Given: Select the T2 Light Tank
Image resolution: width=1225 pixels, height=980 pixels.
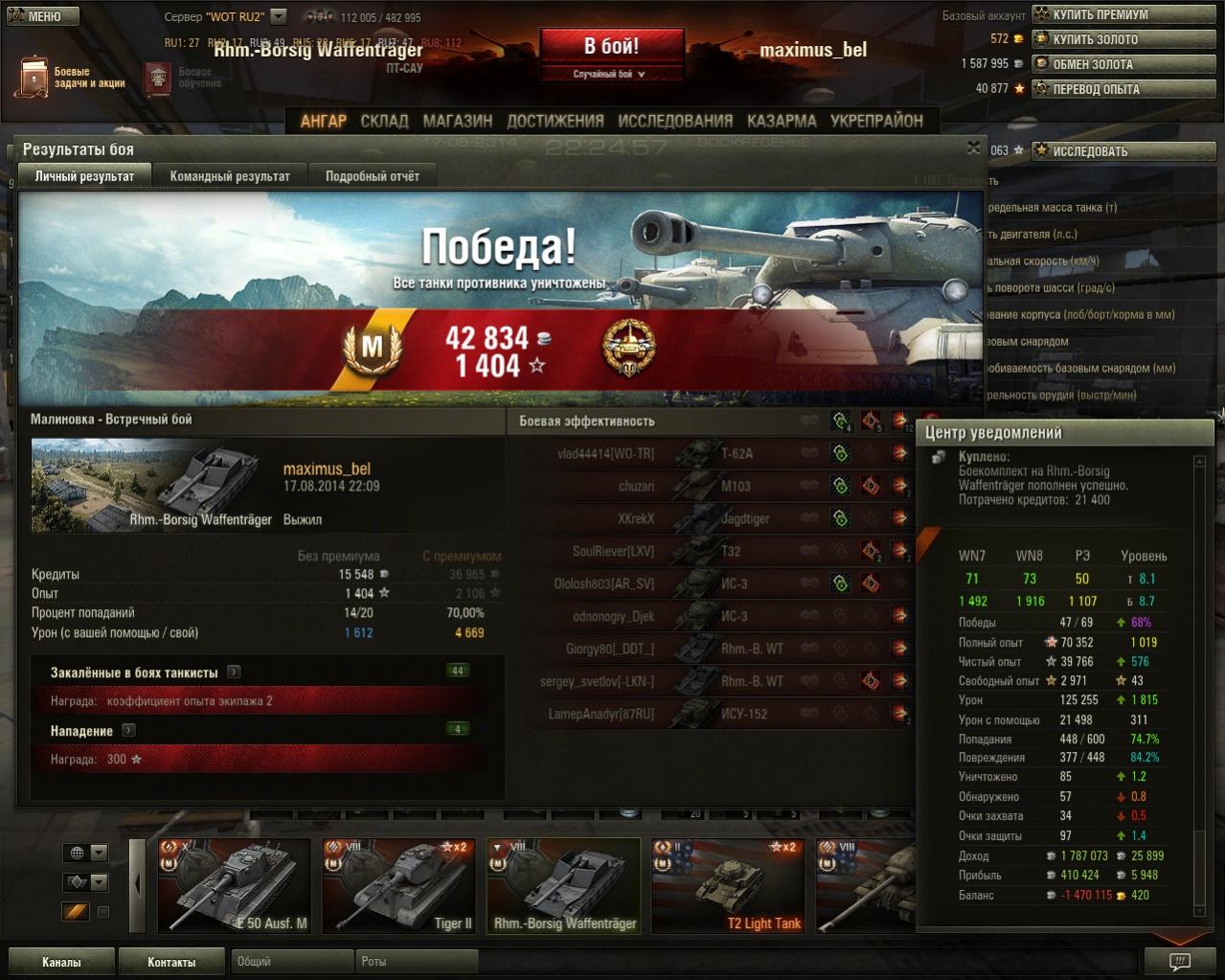Looking at the screenshot, I should [728, 886].
